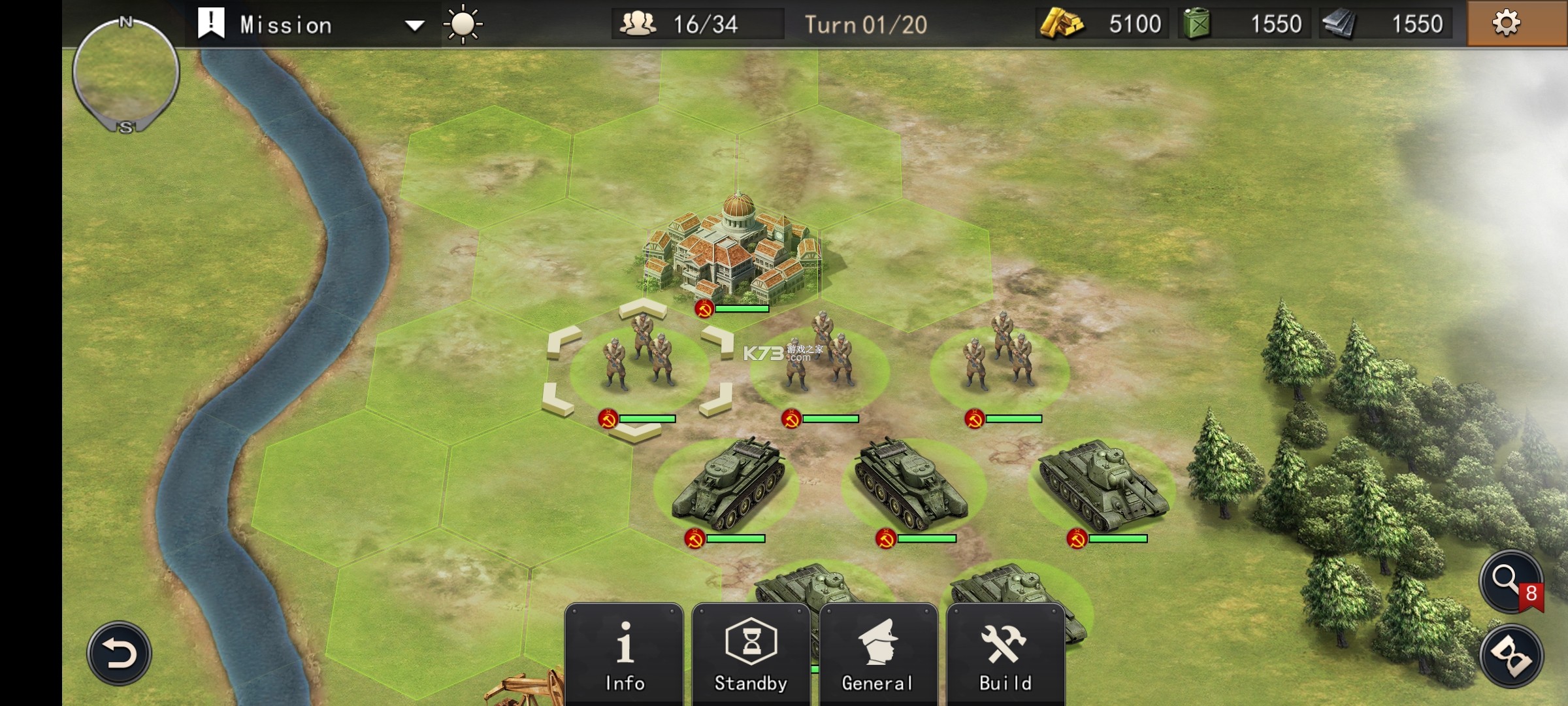The image size is (1568, 706).
Task: Click the undo arrow button
Action: coord(120,653)
